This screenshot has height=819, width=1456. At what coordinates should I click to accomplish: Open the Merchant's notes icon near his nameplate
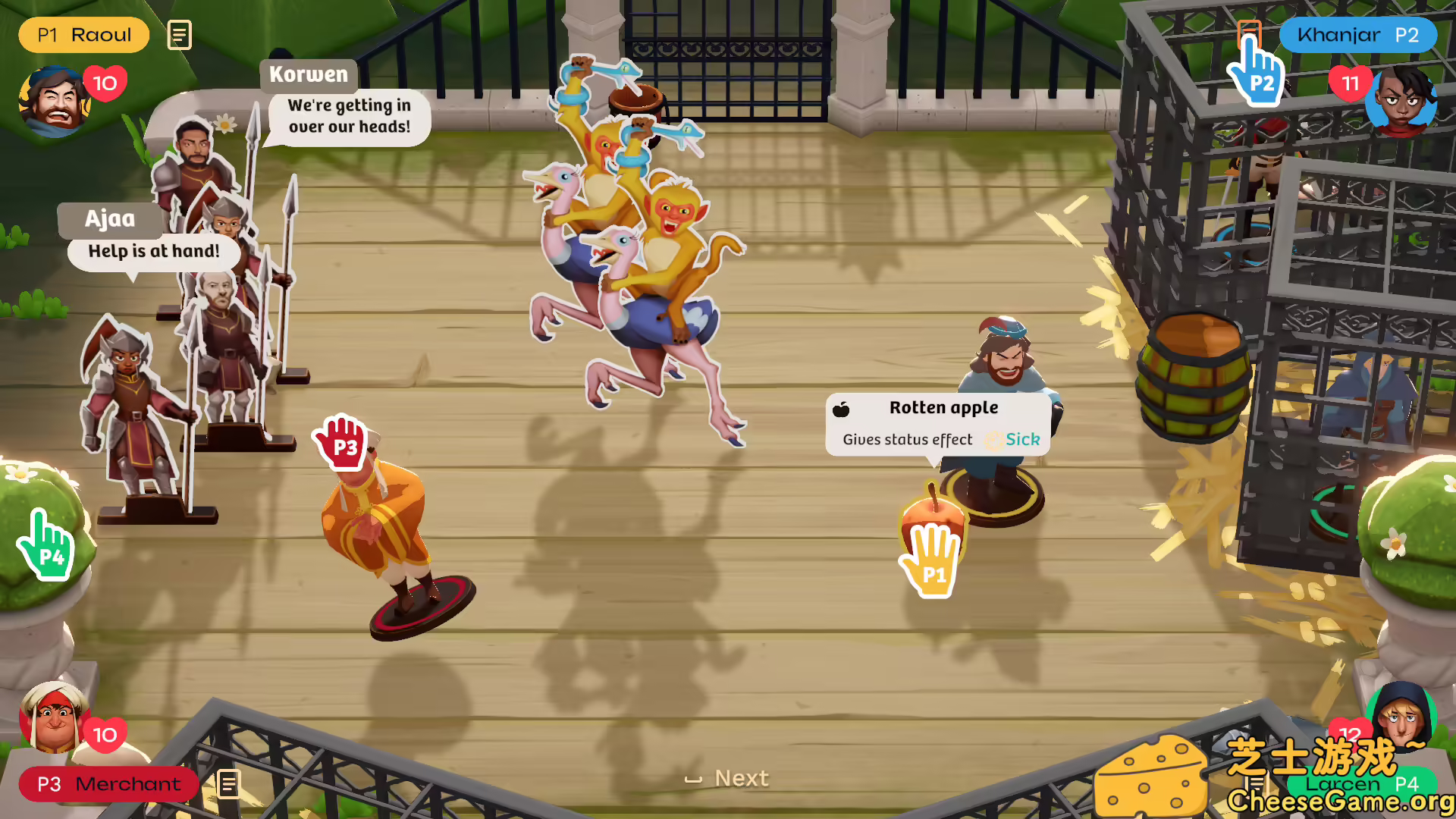point(229,785)
